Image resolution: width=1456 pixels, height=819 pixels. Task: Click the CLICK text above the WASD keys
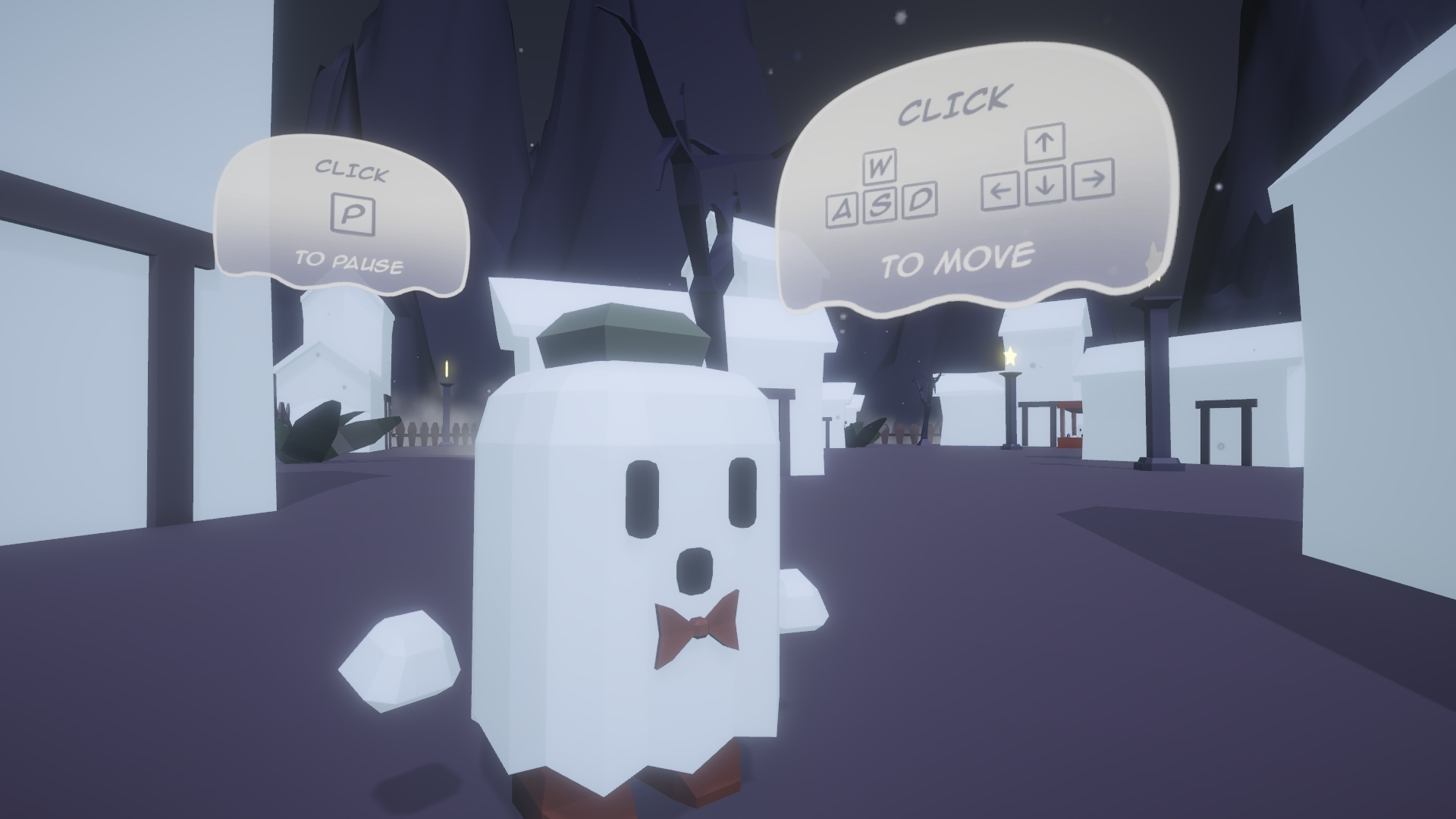[x=954, y=108]
